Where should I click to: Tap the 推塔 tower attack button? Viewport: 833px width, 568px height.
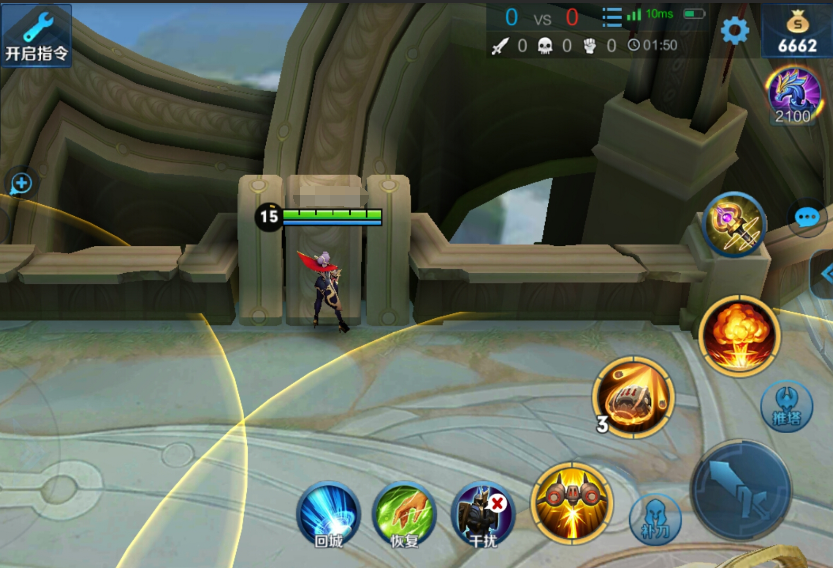[x=786, y=406]
